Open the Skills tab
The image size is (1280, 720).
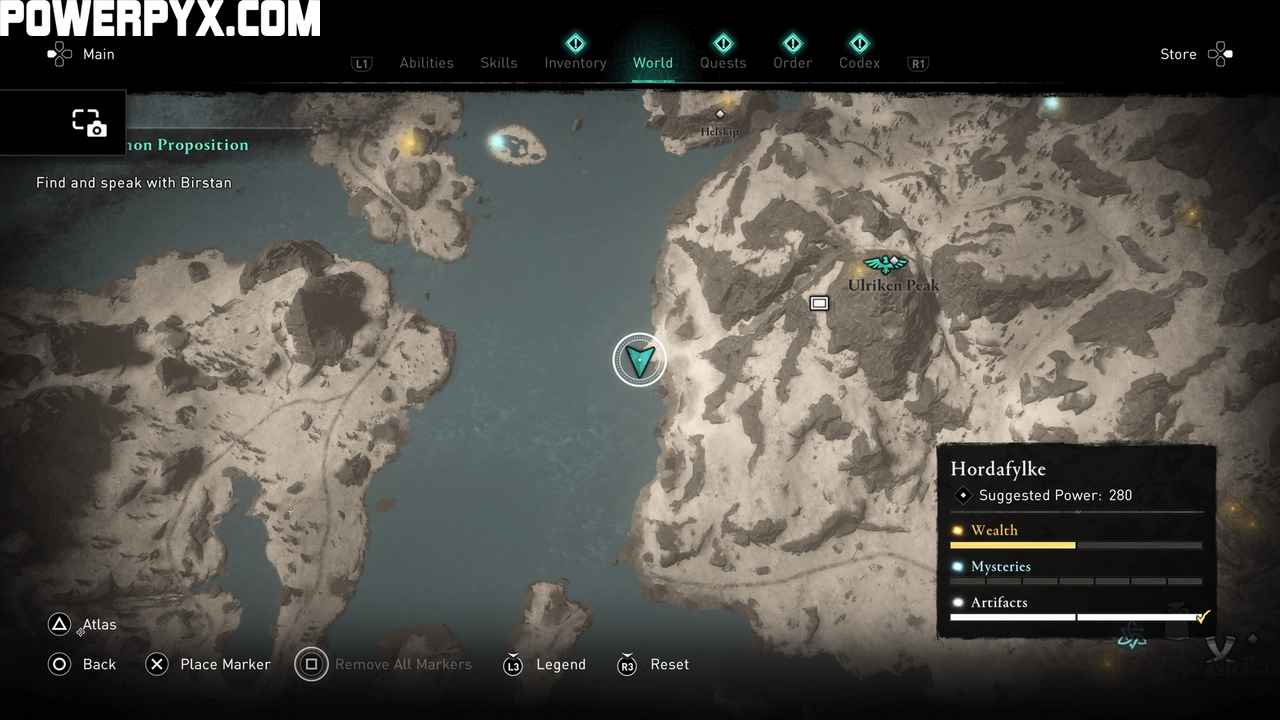(x=499, y=63)
